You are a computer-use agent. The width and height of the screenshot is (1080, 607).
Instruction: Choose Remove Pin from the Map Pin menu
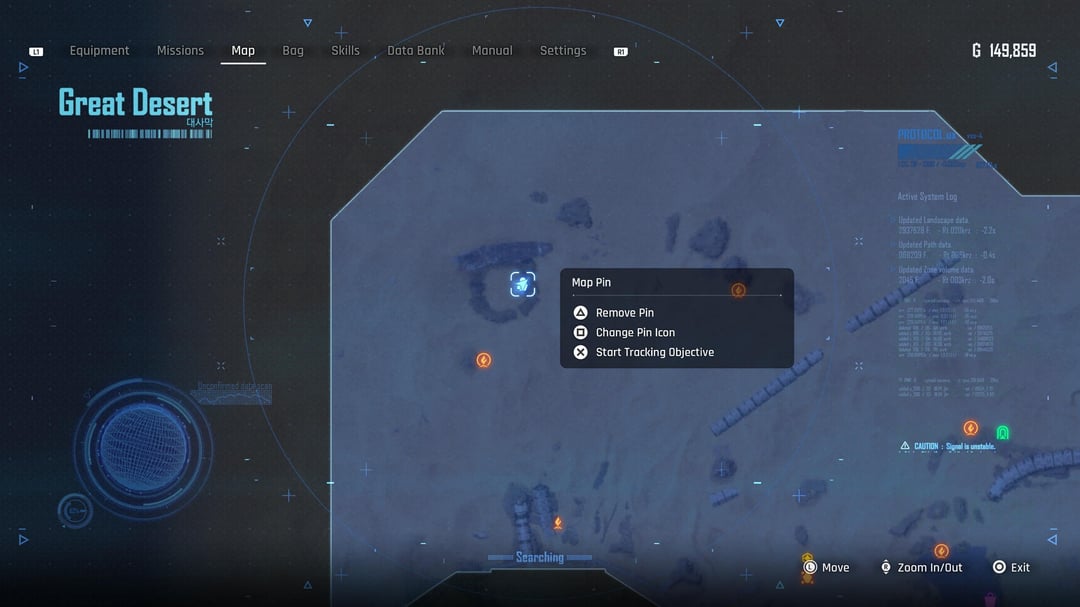624,313
